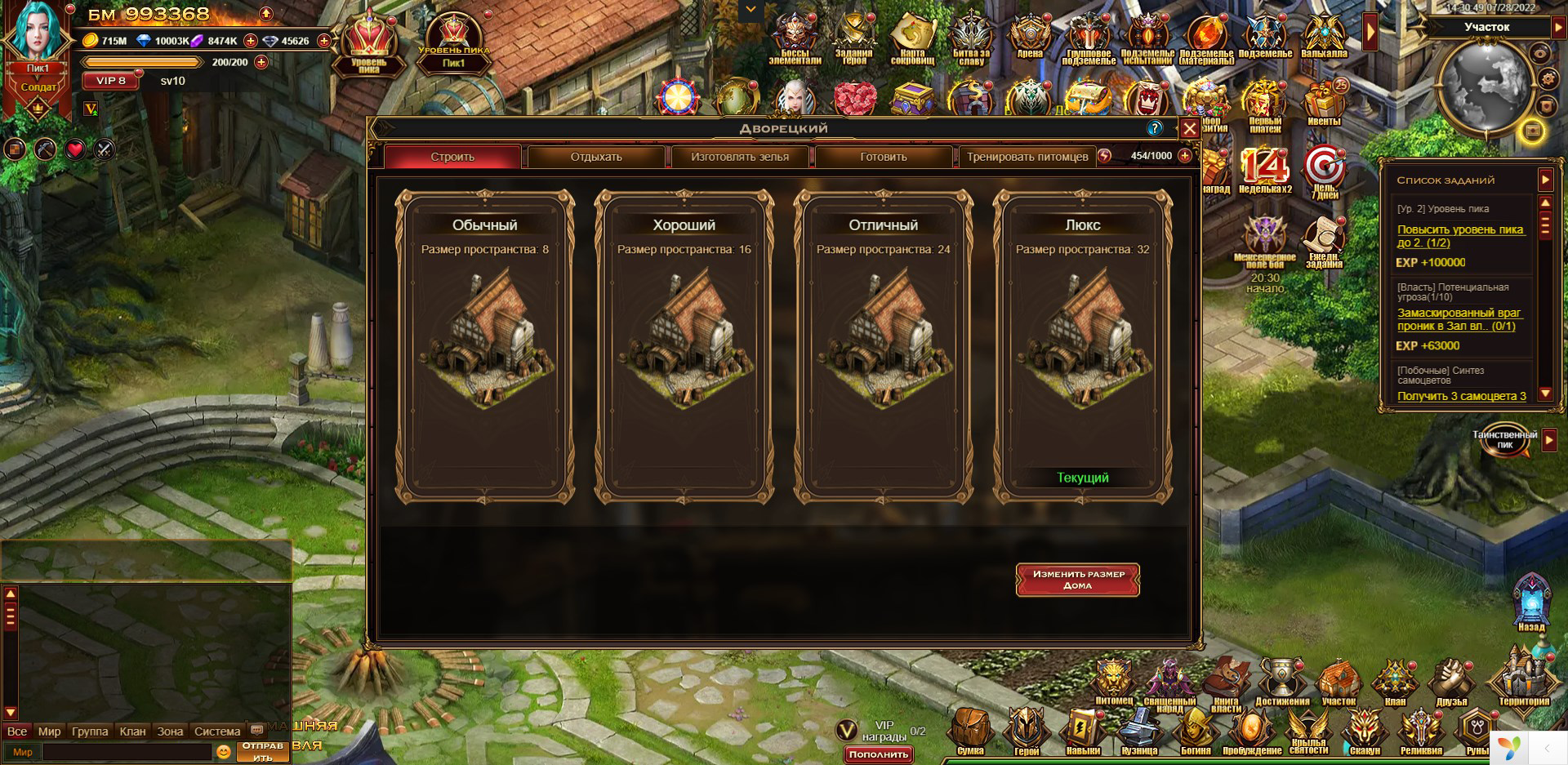1568x765 pixels.
Task: Open the Герой hero menu
Action: (x=1027, y=731)
